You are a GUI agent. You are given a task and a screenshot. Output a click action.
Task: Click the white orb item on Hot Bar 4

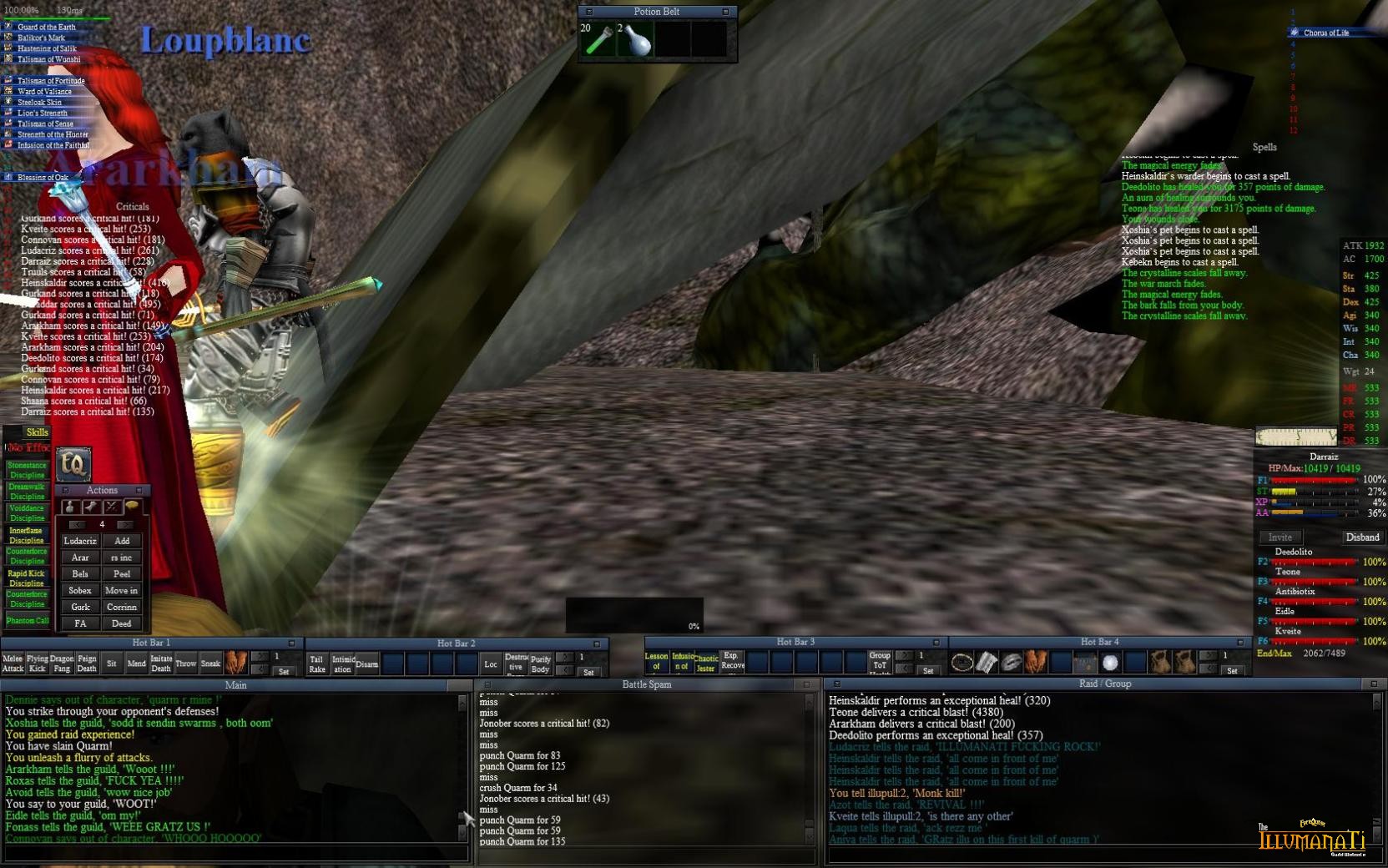(x=1110, y=663)
